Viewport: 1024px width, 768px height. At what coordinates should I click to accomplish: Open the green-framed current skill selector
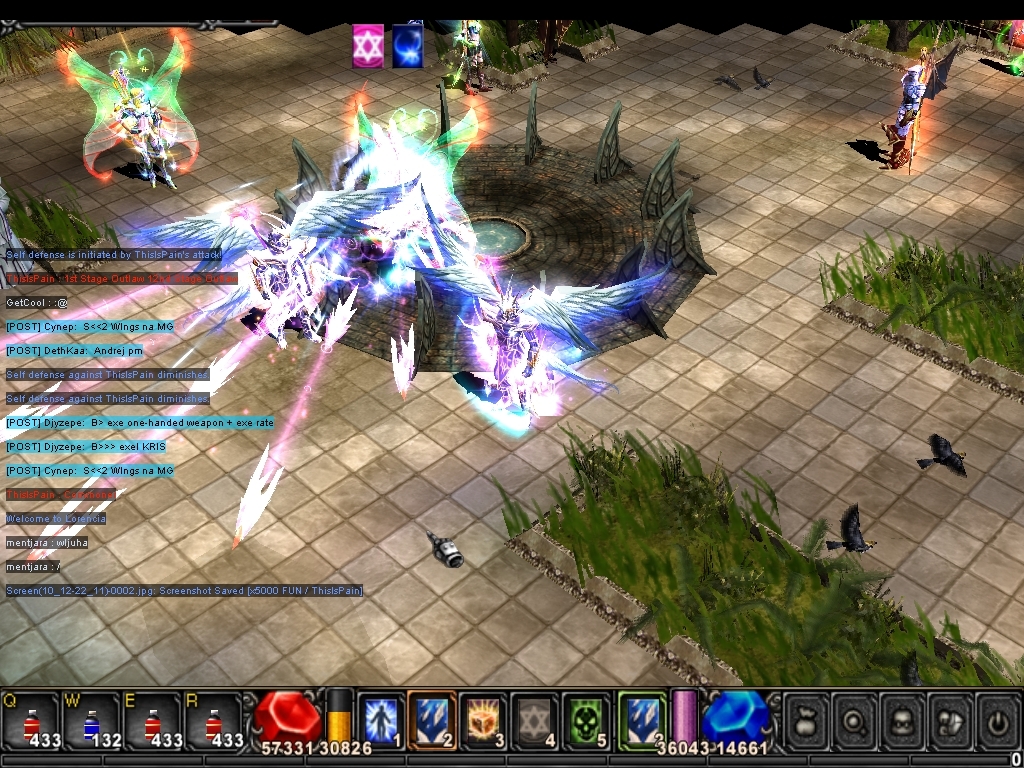click(x=642, y=719)
